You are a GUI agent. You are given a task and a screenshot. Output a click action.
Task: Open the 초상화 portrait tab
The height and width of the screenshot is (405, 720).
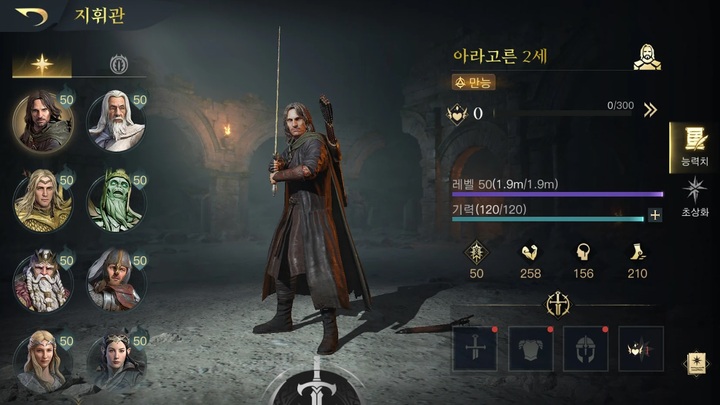click(x=693, y=197)
